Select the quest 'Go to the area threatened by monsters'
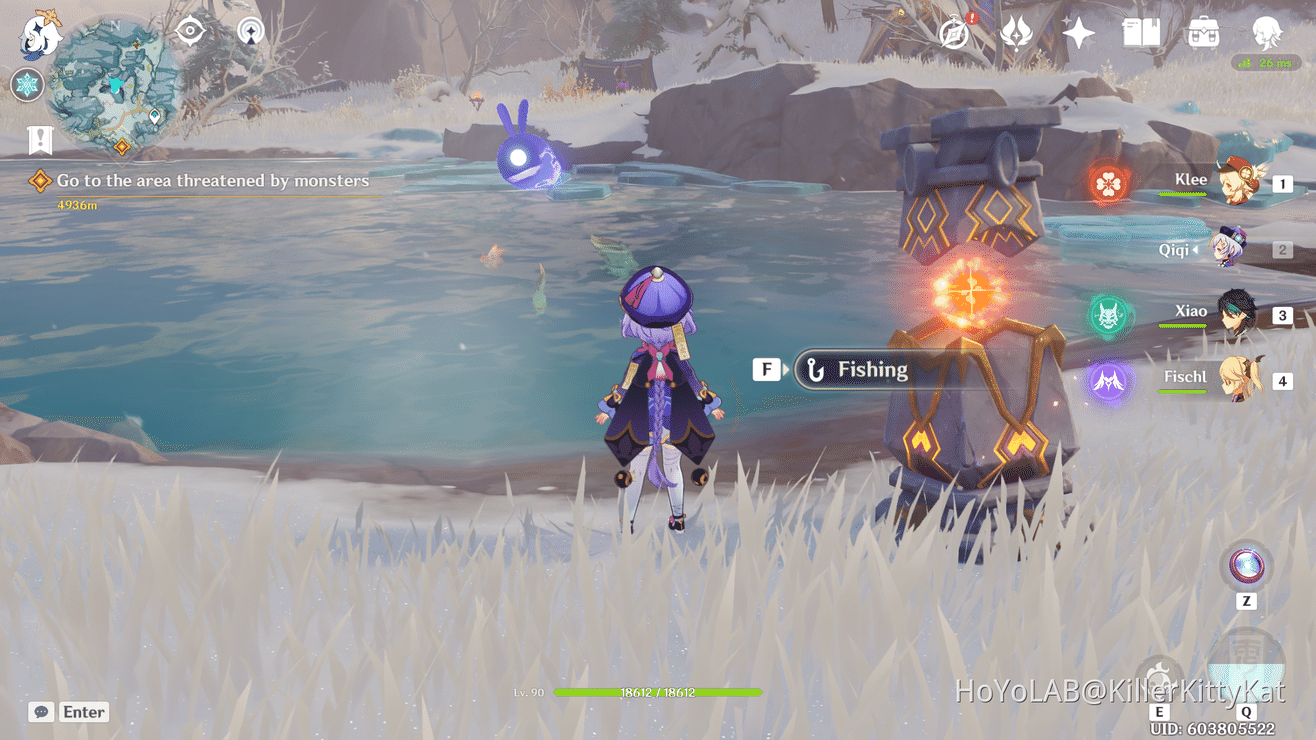The height and width of the screenshot is (740, 1316). 213,181
